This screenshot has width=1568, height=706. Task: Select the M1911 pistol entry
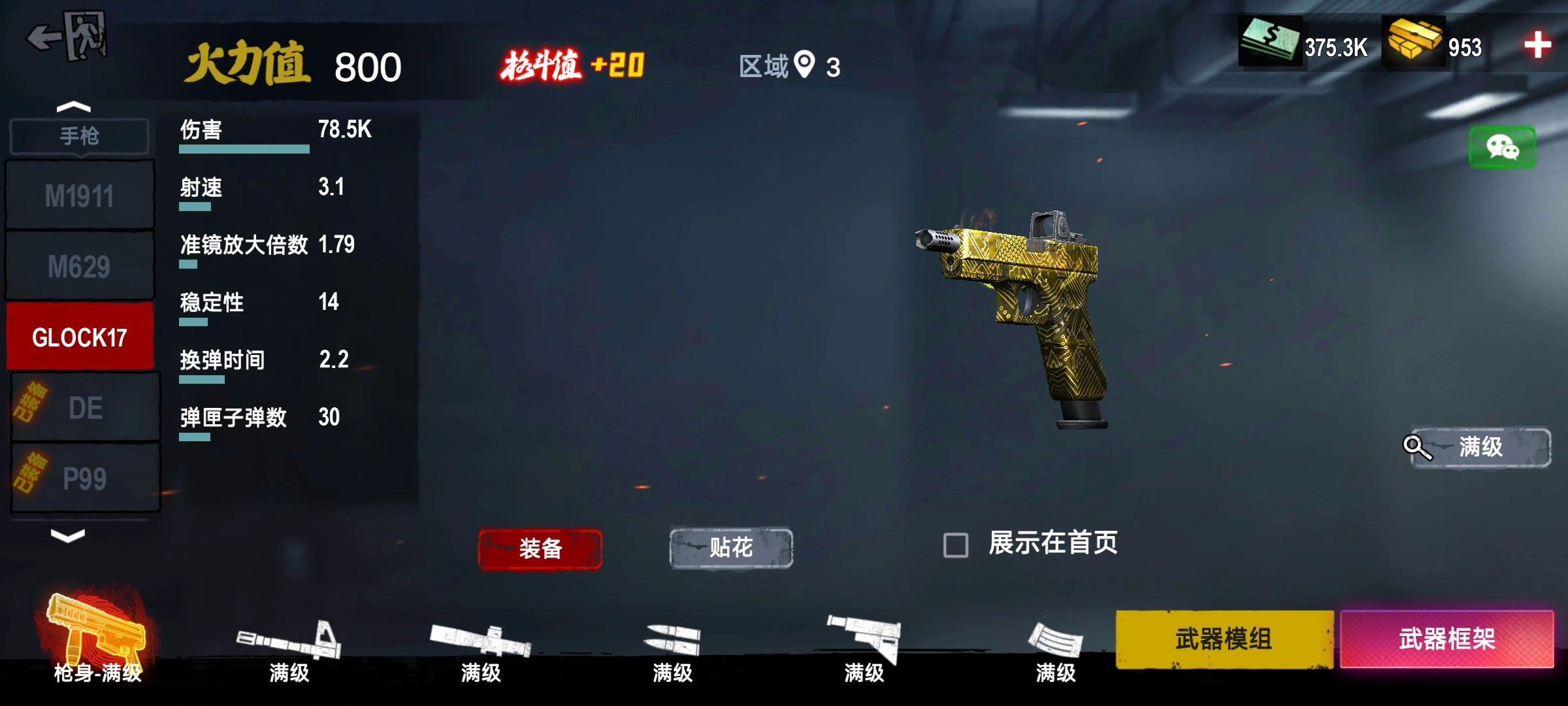pyautogui.click(x=80, y=193)
